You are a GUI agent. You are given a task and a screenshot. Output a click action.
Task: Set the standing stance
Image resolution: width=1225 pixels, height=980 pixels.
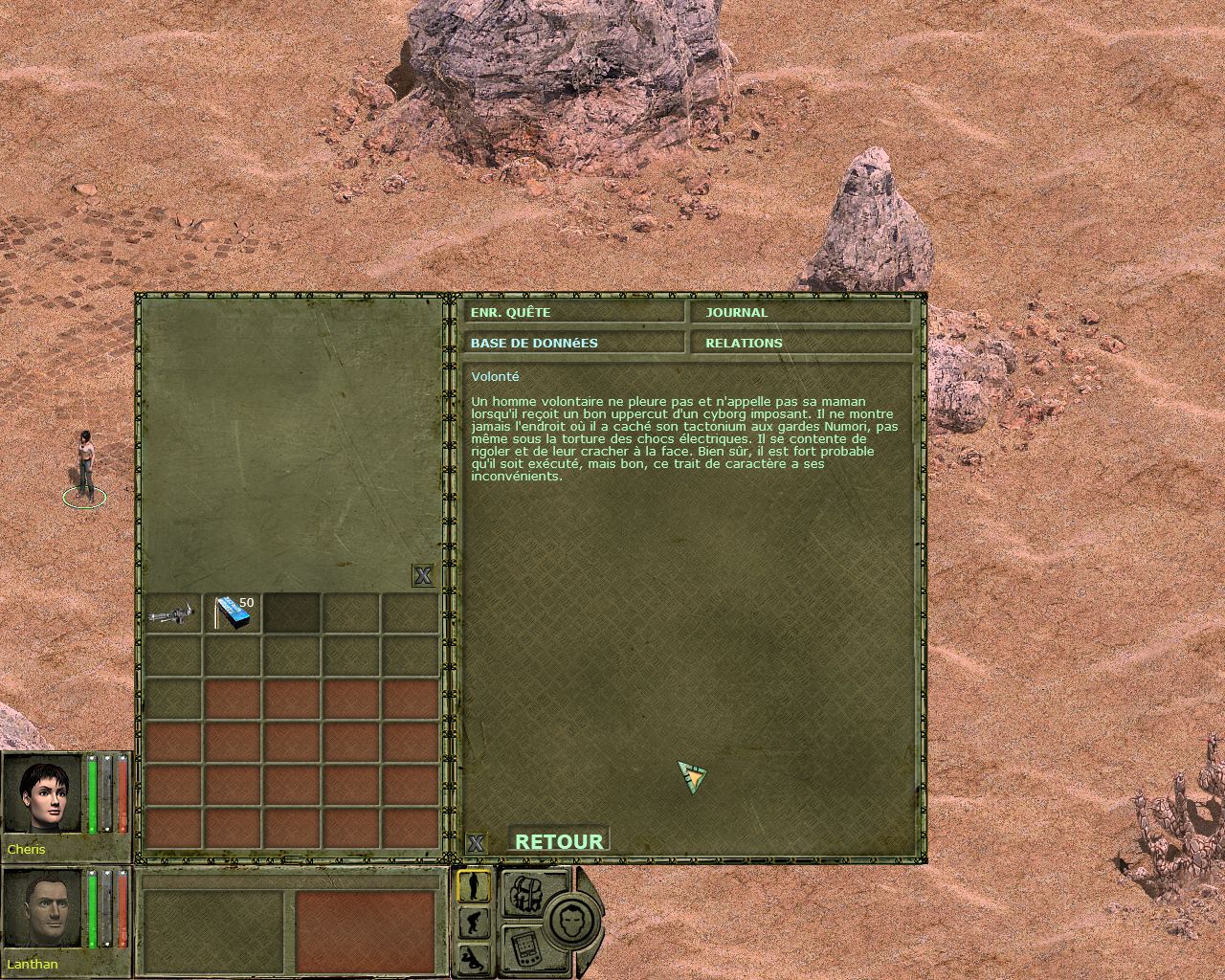pos(474,886)
